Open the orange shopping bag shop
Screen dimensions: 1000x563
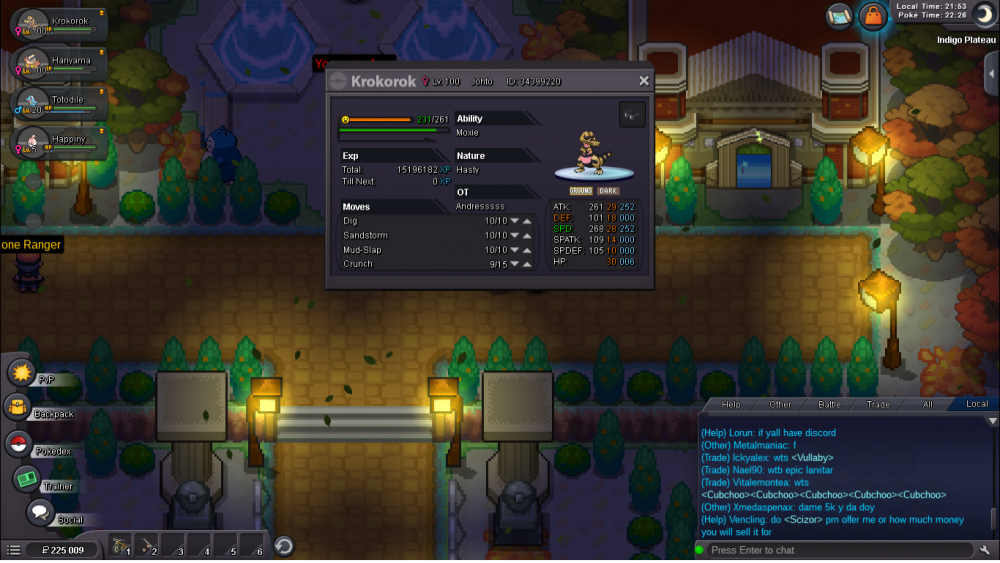click(873, 16)
